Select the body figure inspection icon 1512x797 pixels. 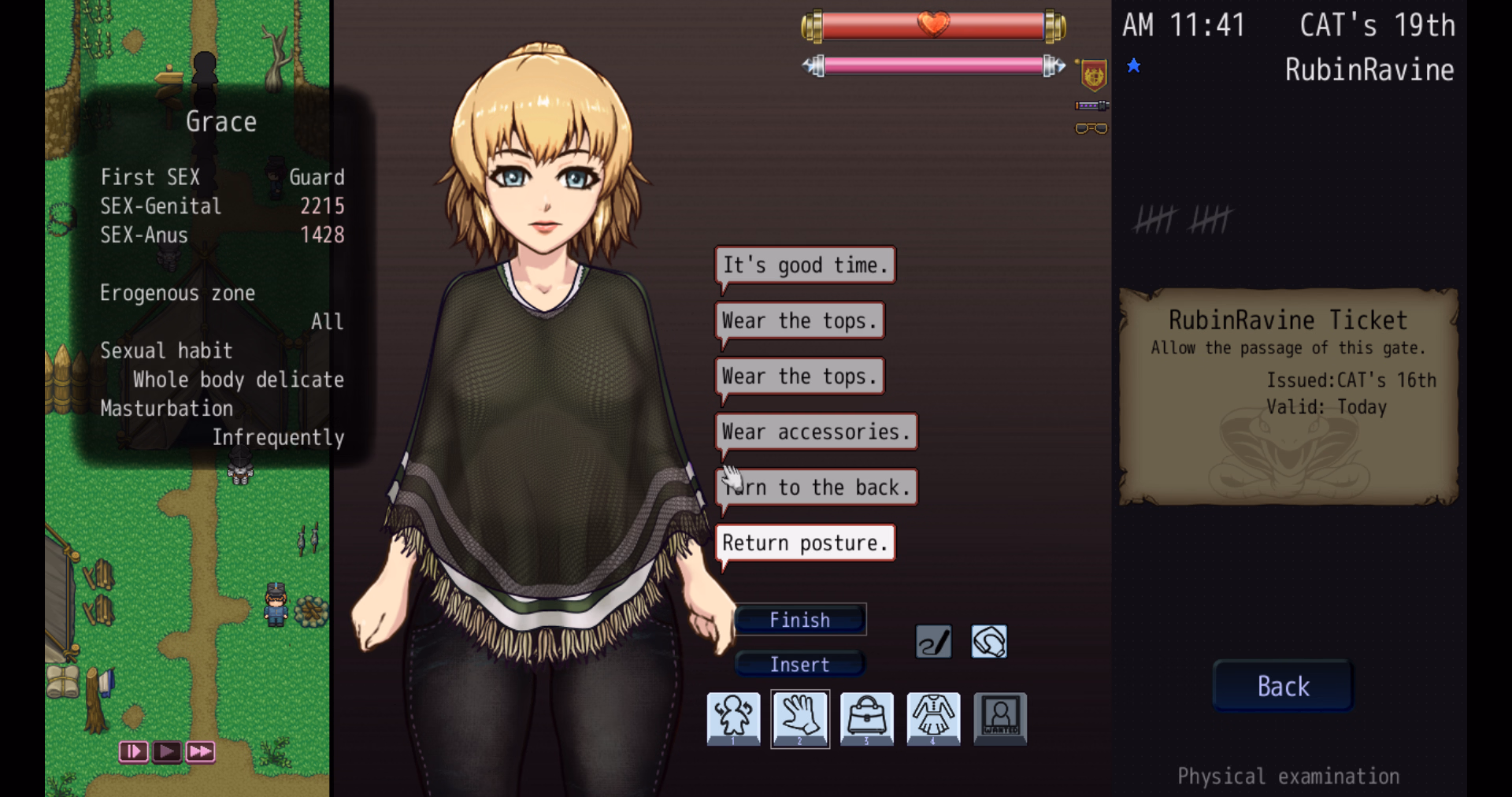pos(733,717)
